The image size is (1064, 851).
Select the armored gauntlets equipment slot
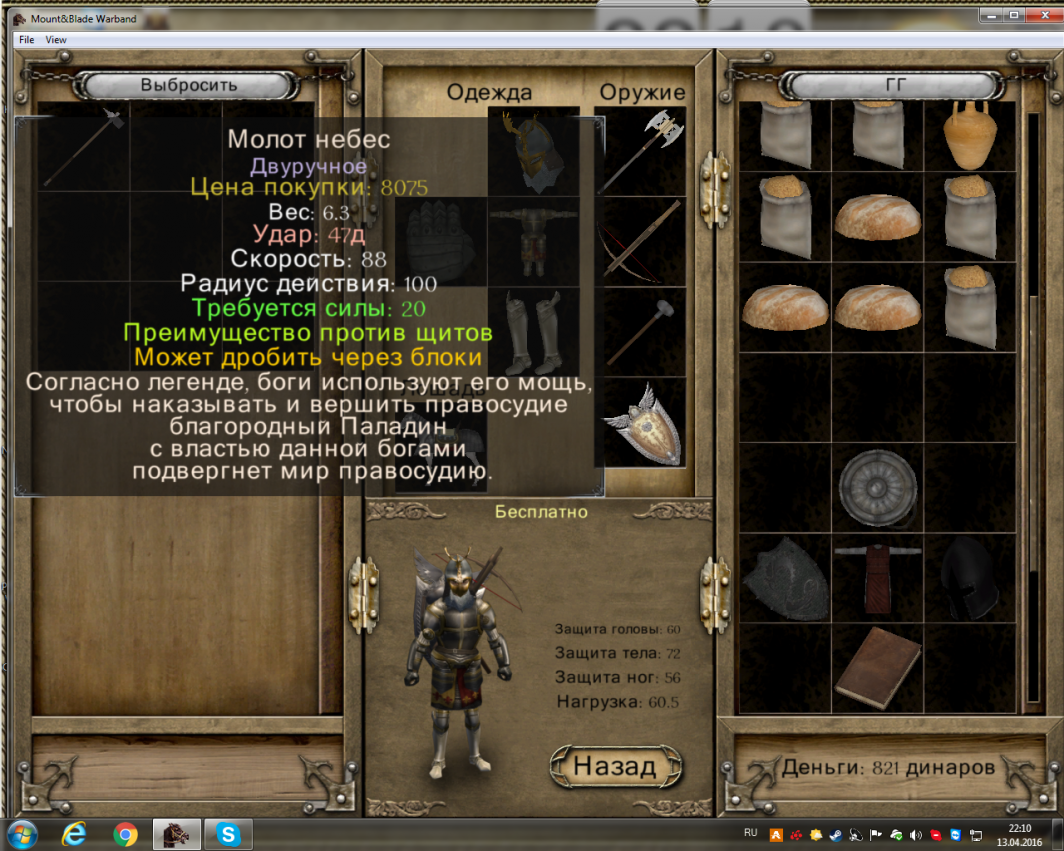[440, 242]
